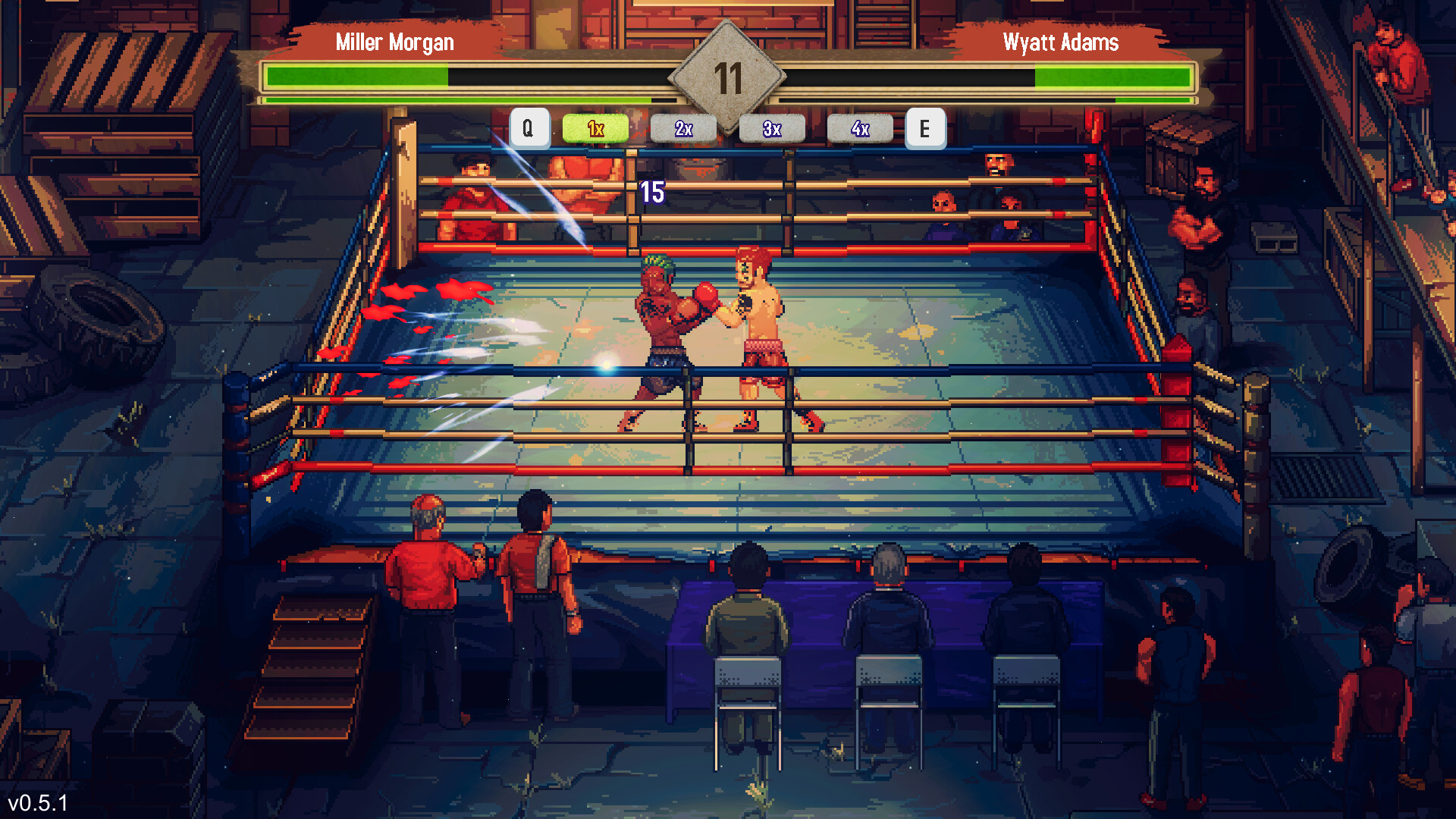Image resolution: width=1456 pixels, height=819 pixels.
Task: Select the 4x fast-forward speed control
Action: [861, 129]
